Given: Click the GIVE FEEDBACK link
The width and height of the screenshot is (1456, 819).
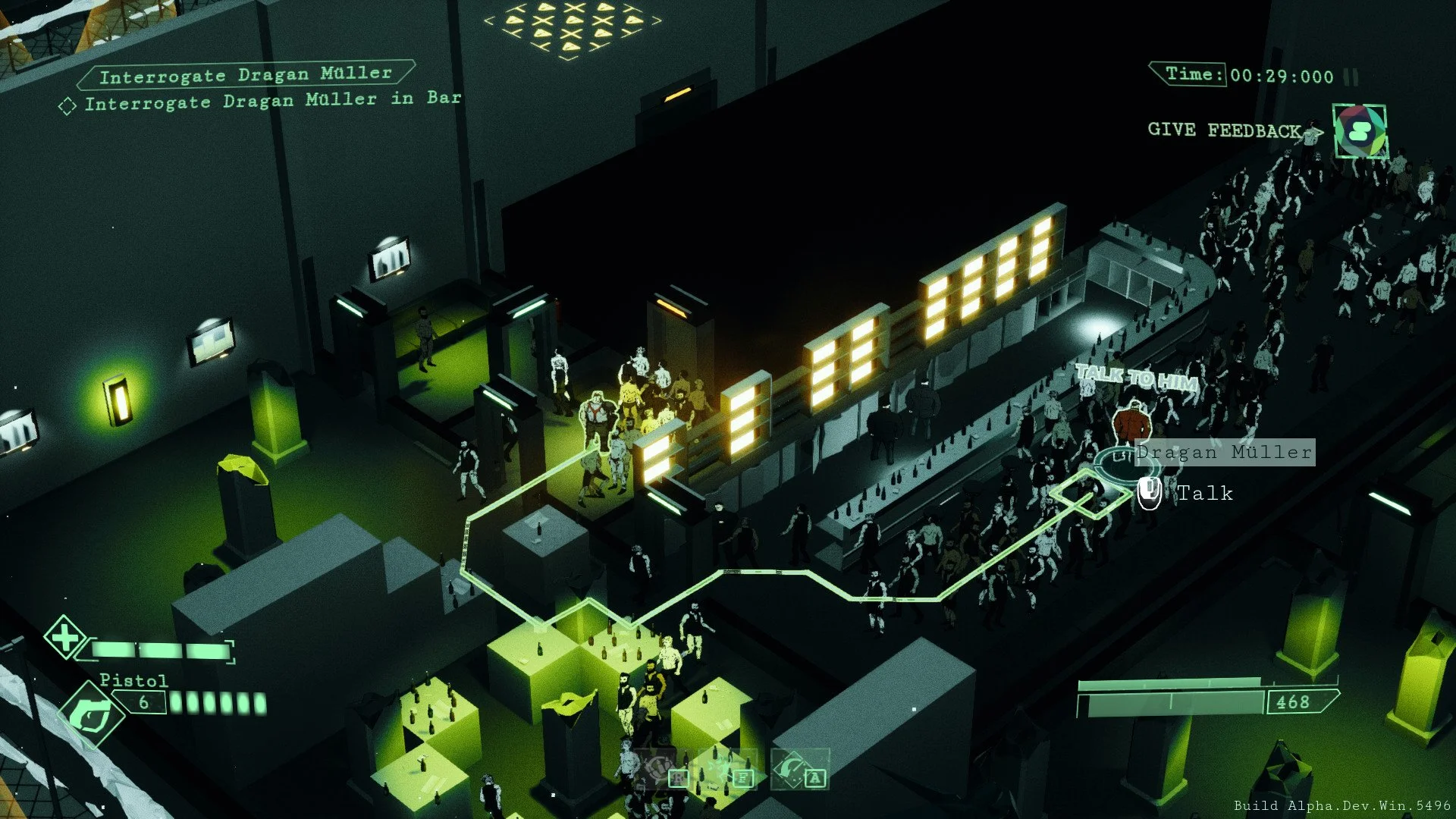Looking at the screenshot, I should 1223,130.
